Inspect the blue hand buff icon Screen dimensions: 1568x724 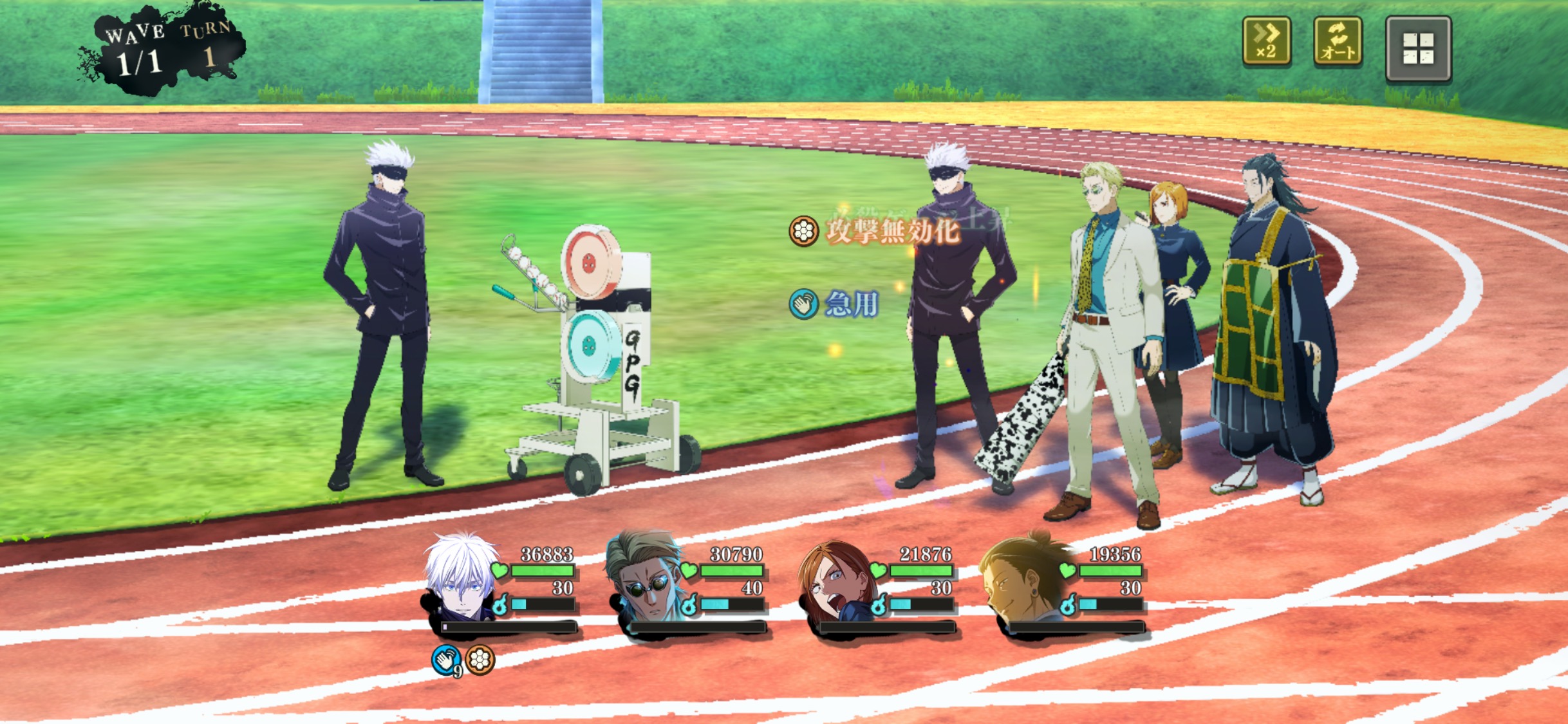[x=446, y=660]
